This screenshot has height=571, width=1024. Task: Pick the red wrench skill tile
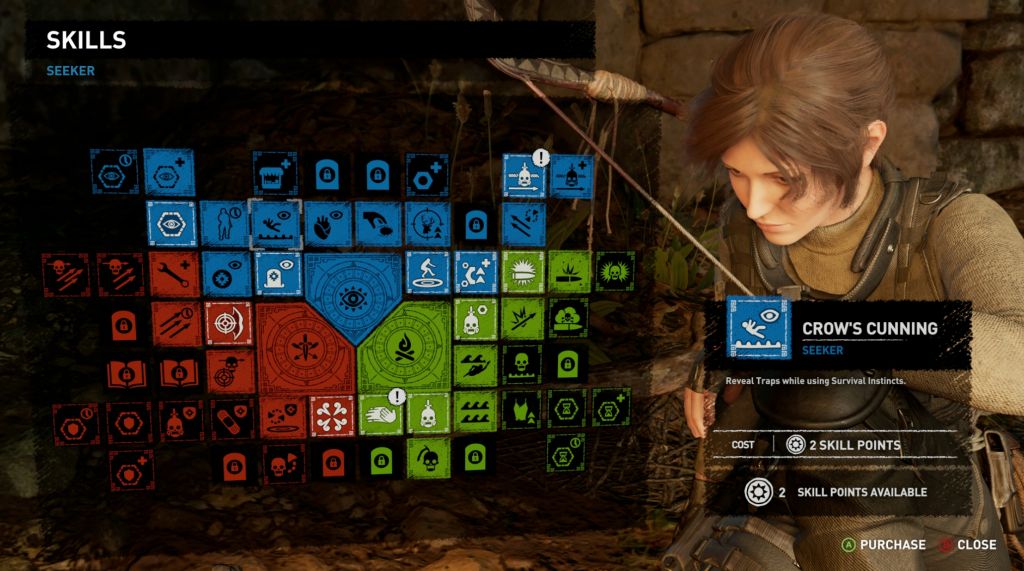177,273
